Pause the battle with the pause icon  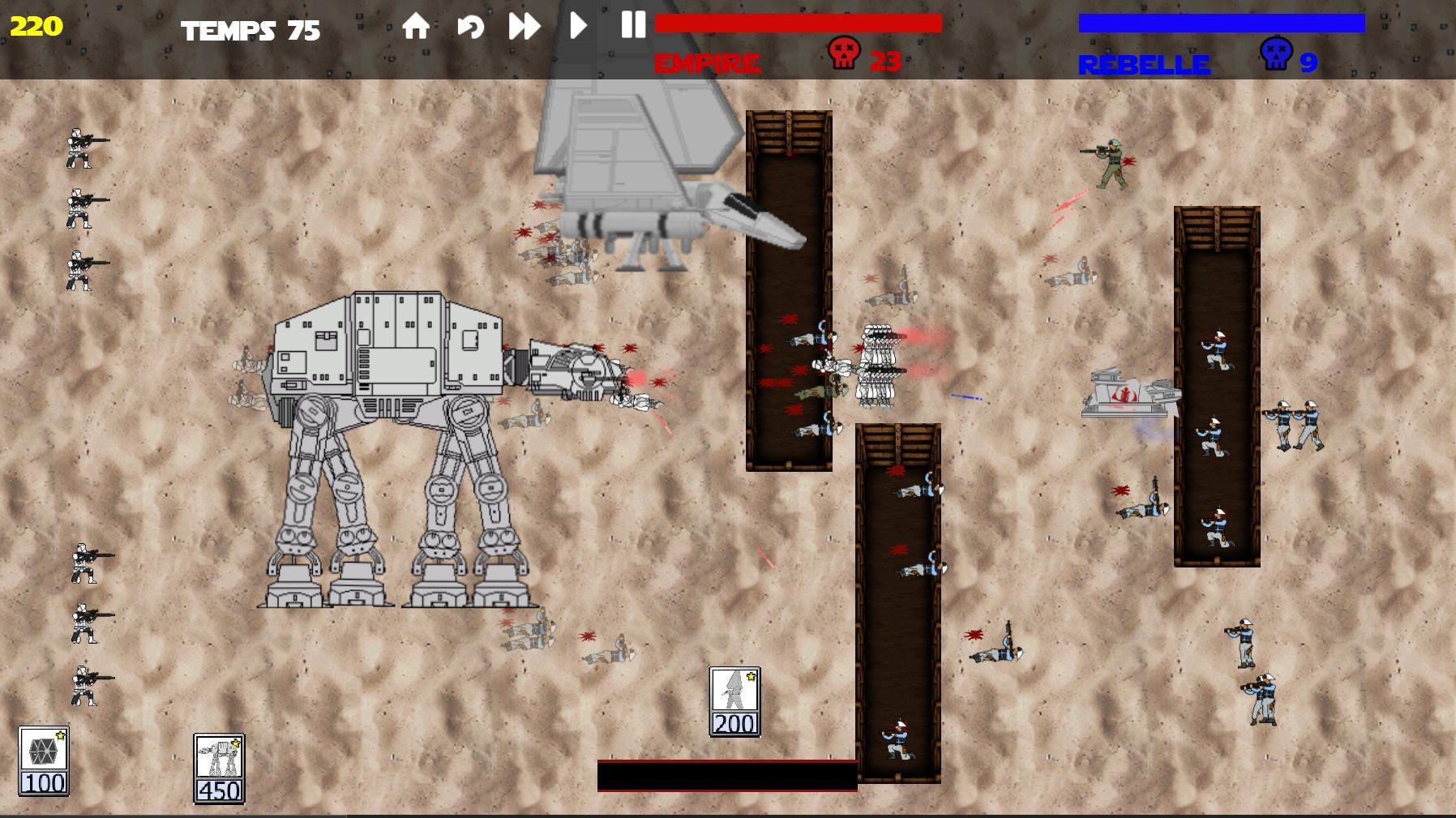[632, 27]
